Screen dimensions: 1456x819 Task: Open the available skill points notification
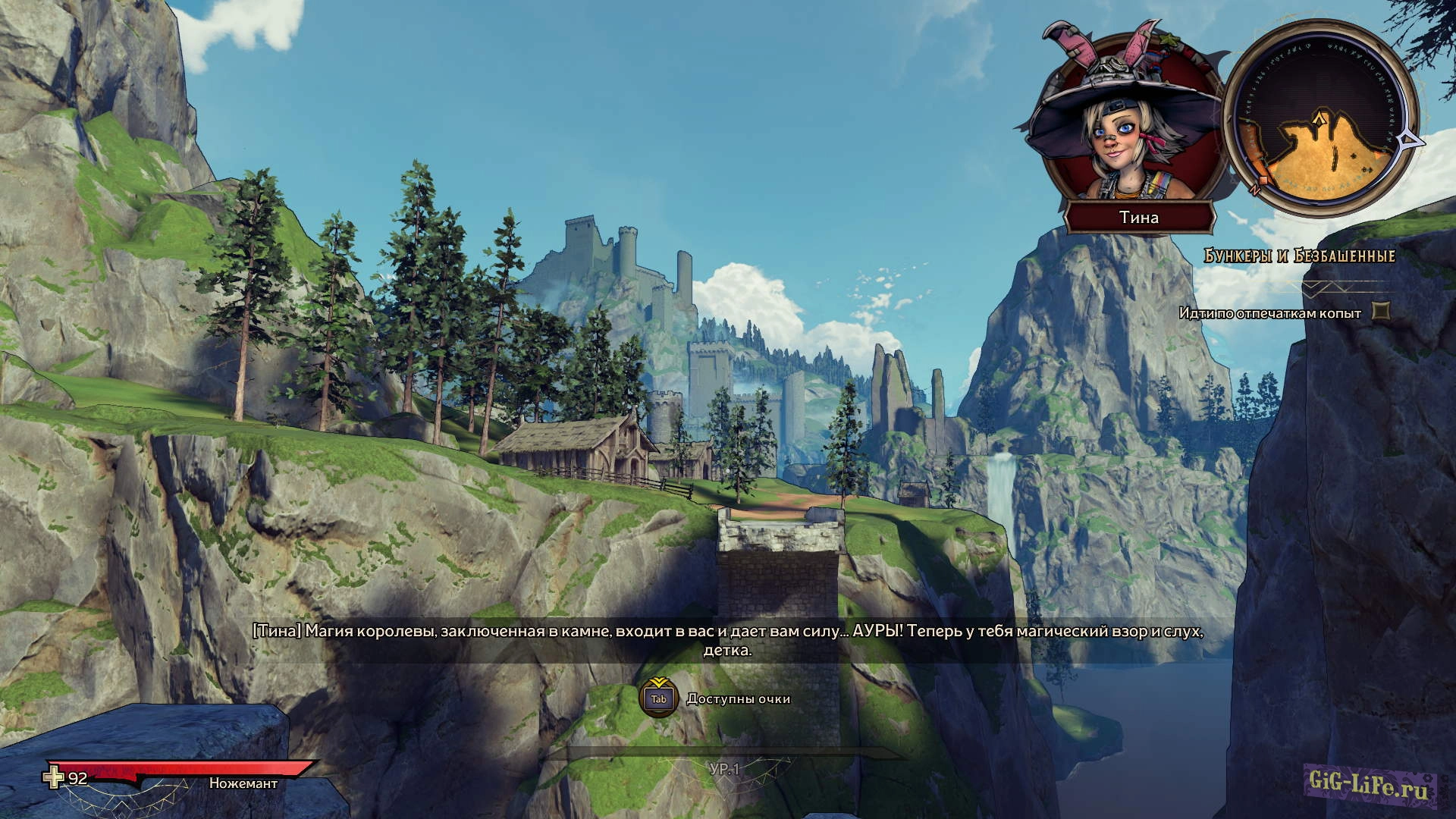[x=717, y=698]
